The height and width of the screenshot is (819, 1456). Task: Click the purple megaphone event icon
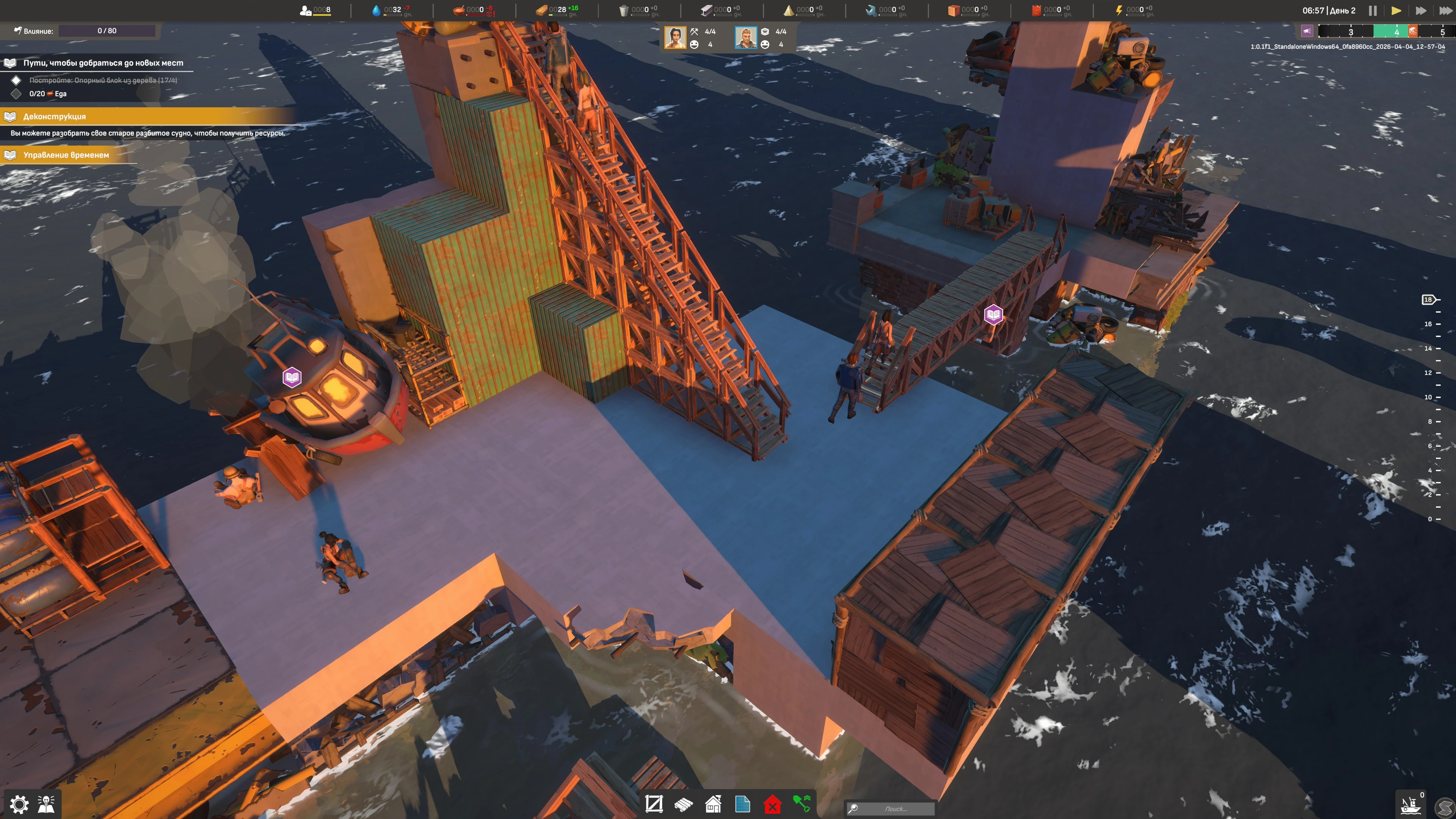1307,31
